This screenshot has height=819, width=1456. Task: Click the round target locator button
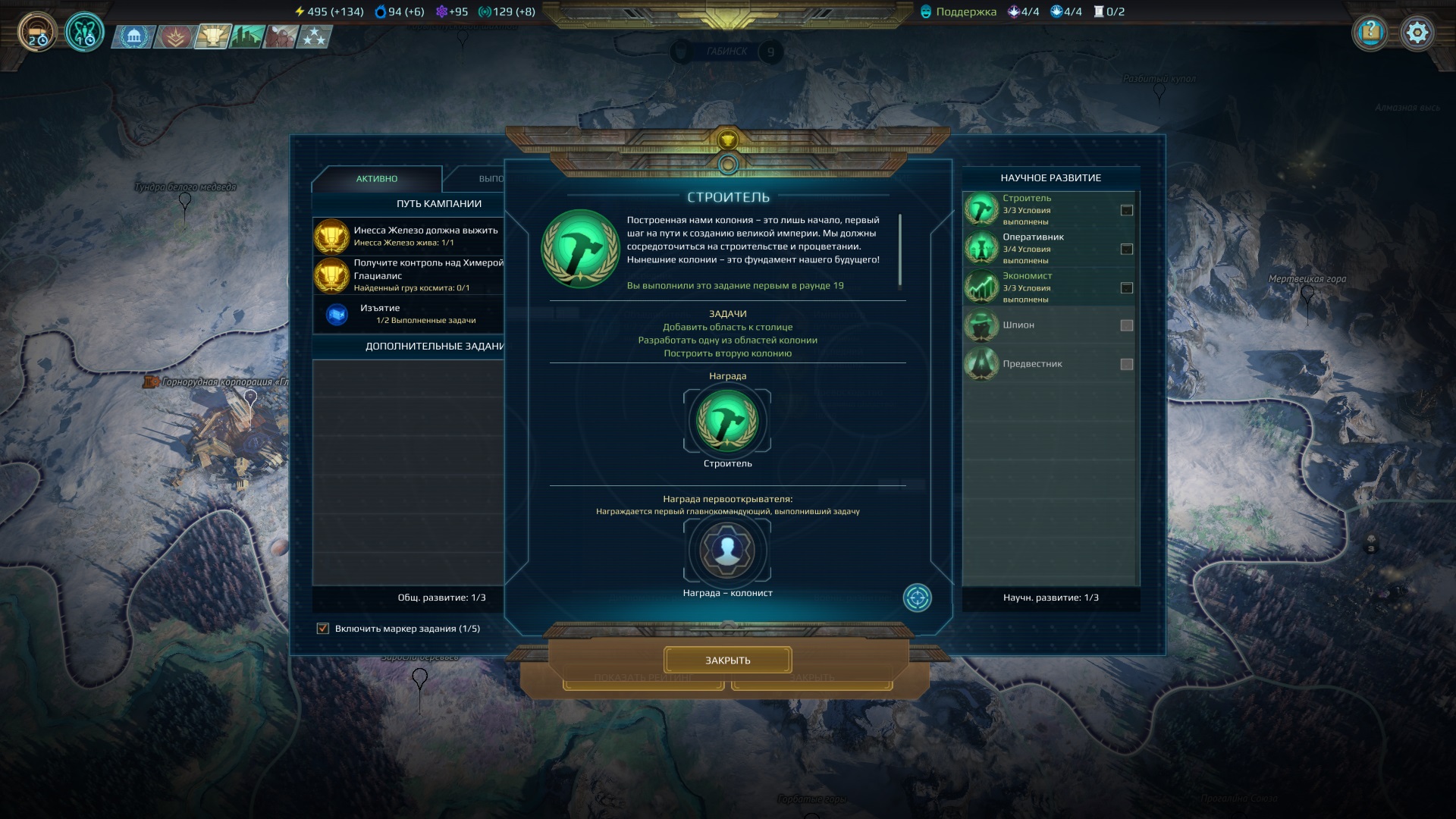tap(917, 598)
